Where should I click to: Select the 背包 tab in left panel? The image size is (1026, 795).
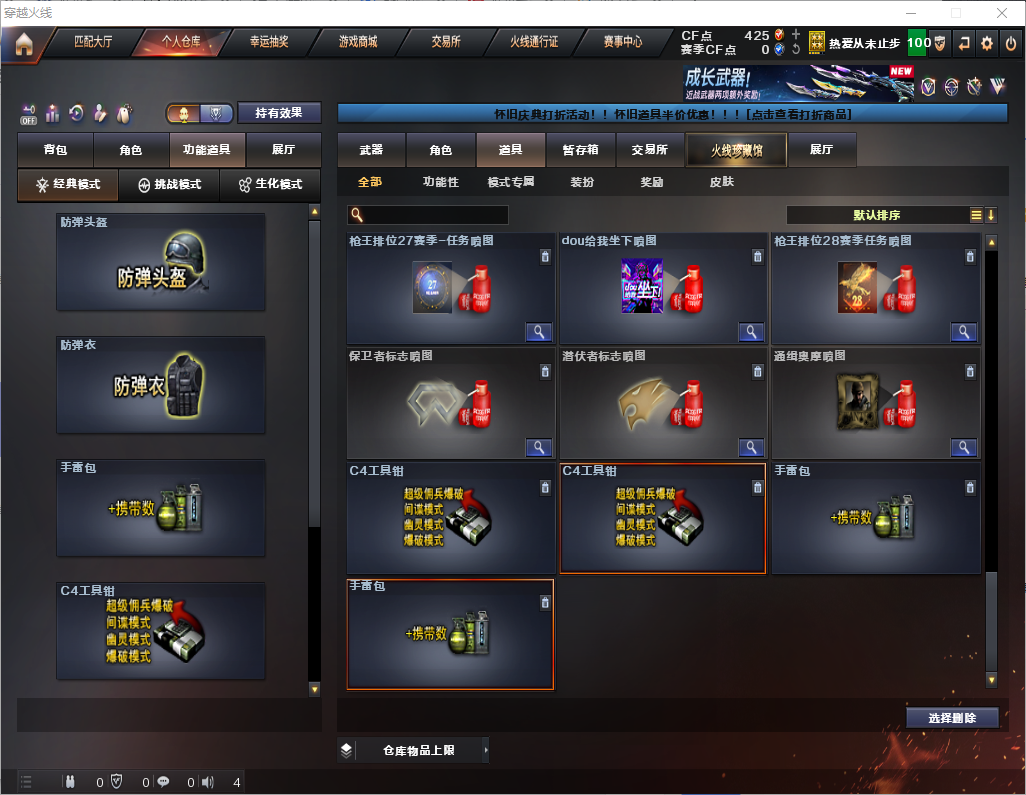[55, 150]
